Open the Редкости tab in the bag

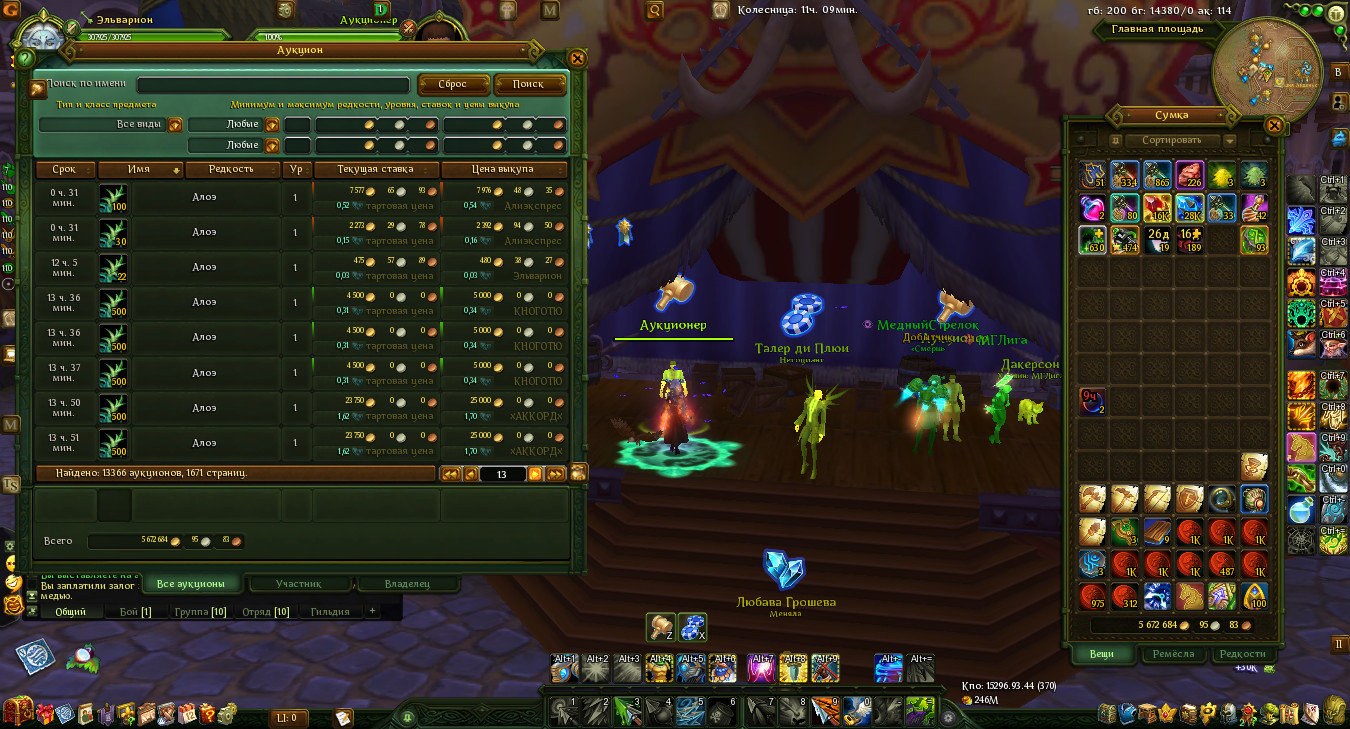click(1243, 654)
